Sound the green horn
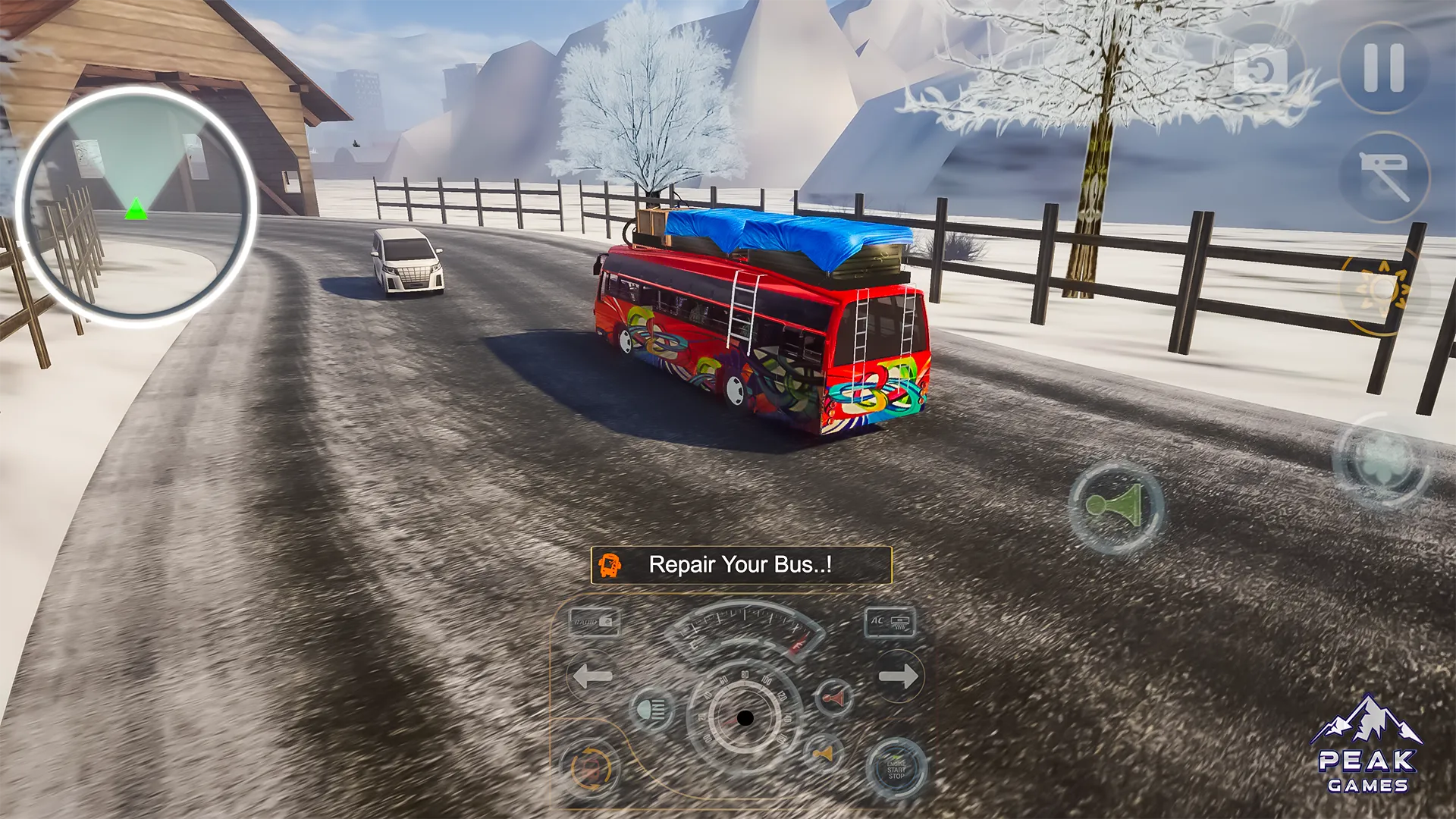Screen dimensions: 1456x819 point(1116,506)
